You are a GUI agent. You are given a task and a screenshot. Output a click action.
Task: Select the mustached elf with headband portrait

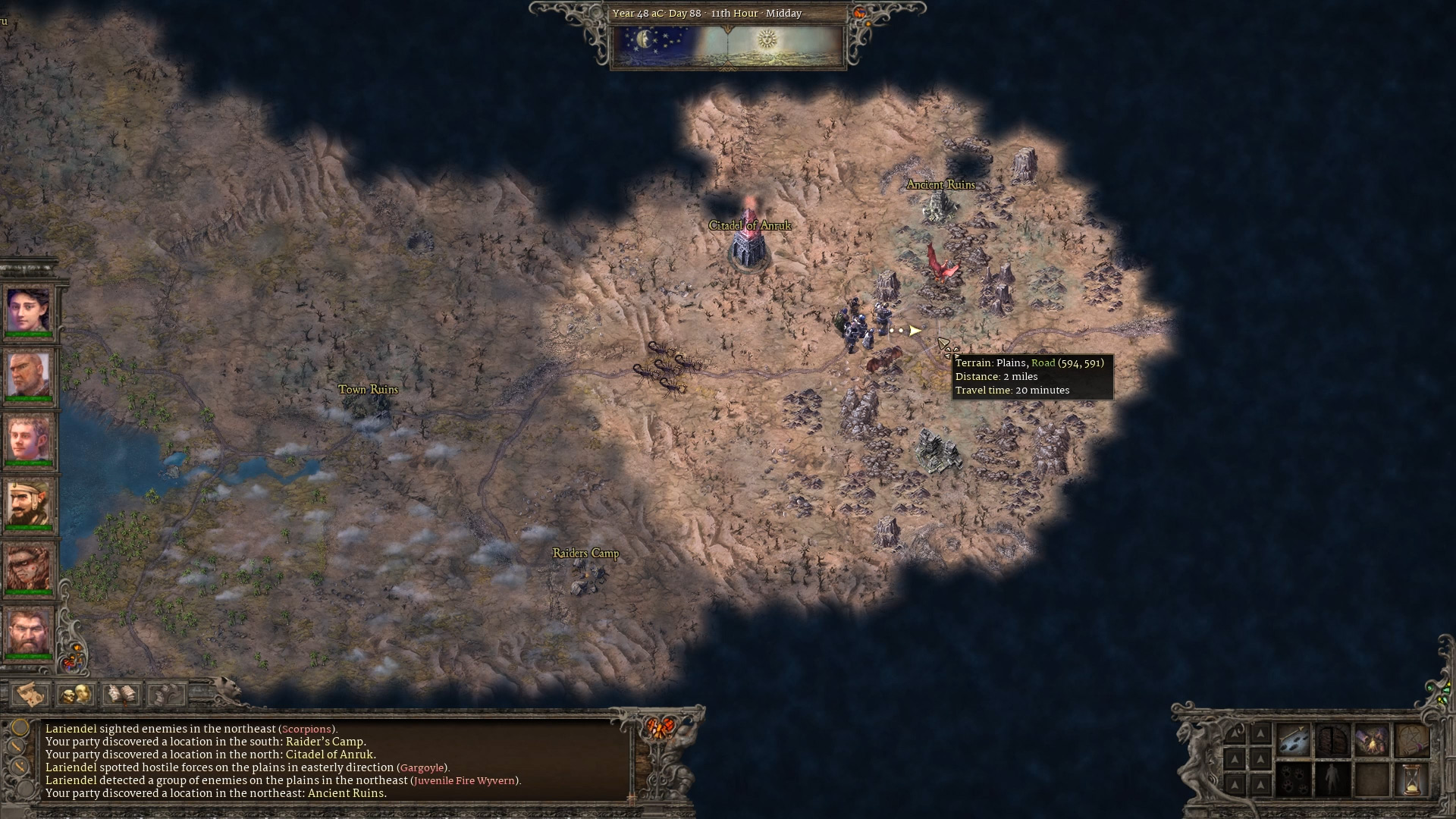coord(29,502)
